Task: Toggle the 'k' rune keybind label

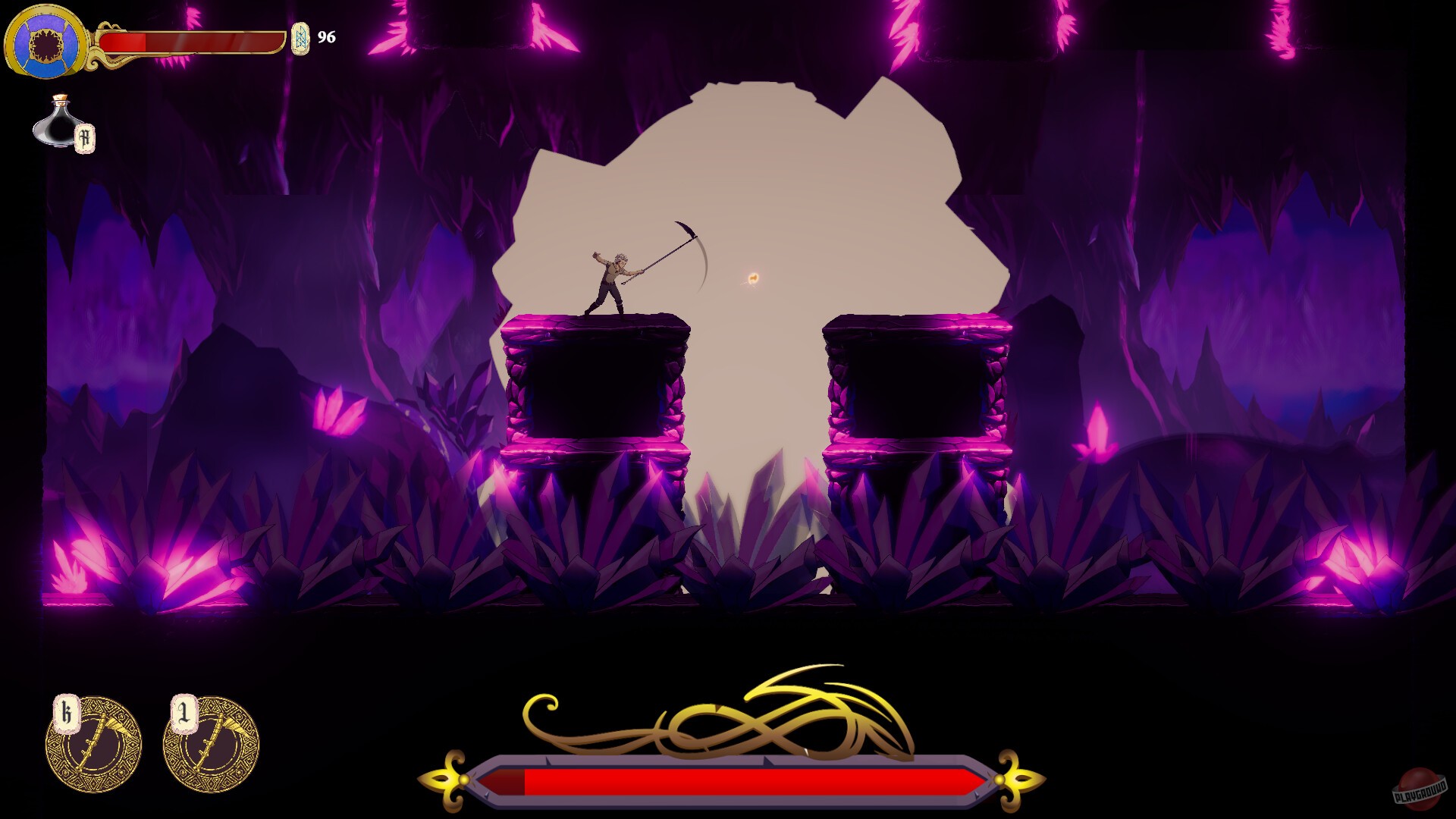Action: [x=67, y=711]
